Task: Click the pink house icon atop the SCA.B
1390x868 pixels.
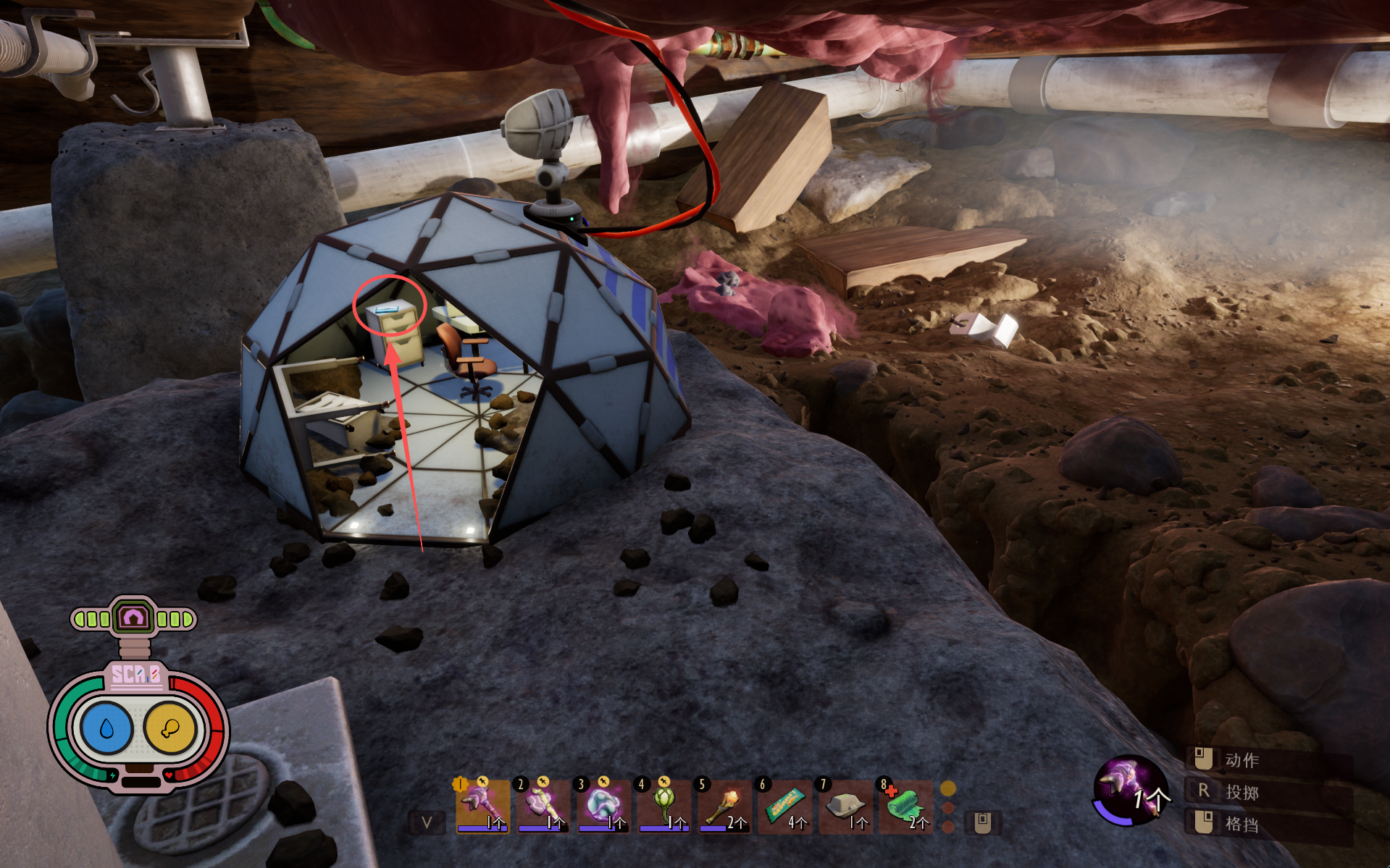Action: coord(133,618)
